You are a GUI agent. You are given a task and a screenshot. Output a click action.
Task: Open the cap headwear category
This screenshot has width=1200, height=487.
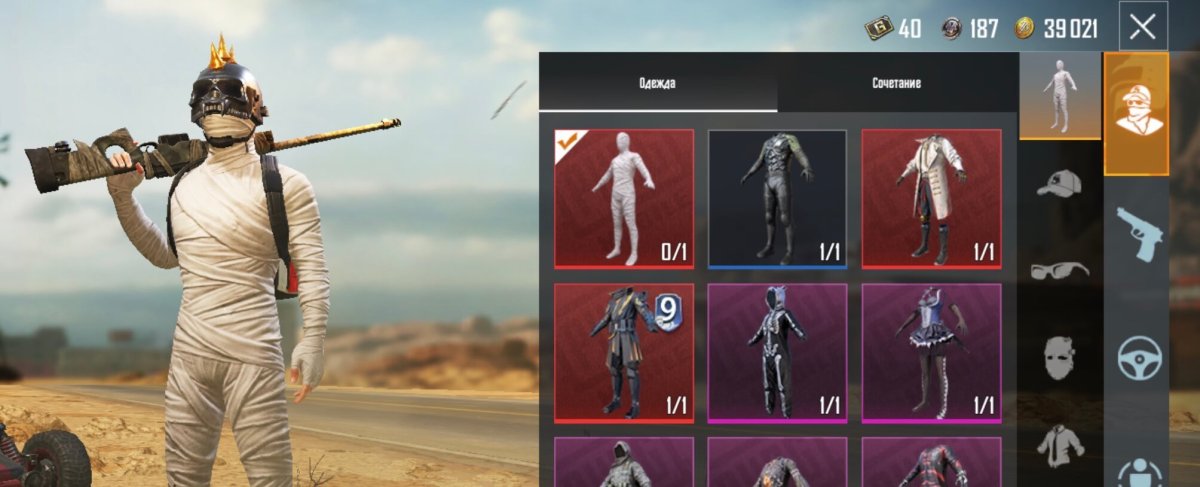click(1059, 183)
